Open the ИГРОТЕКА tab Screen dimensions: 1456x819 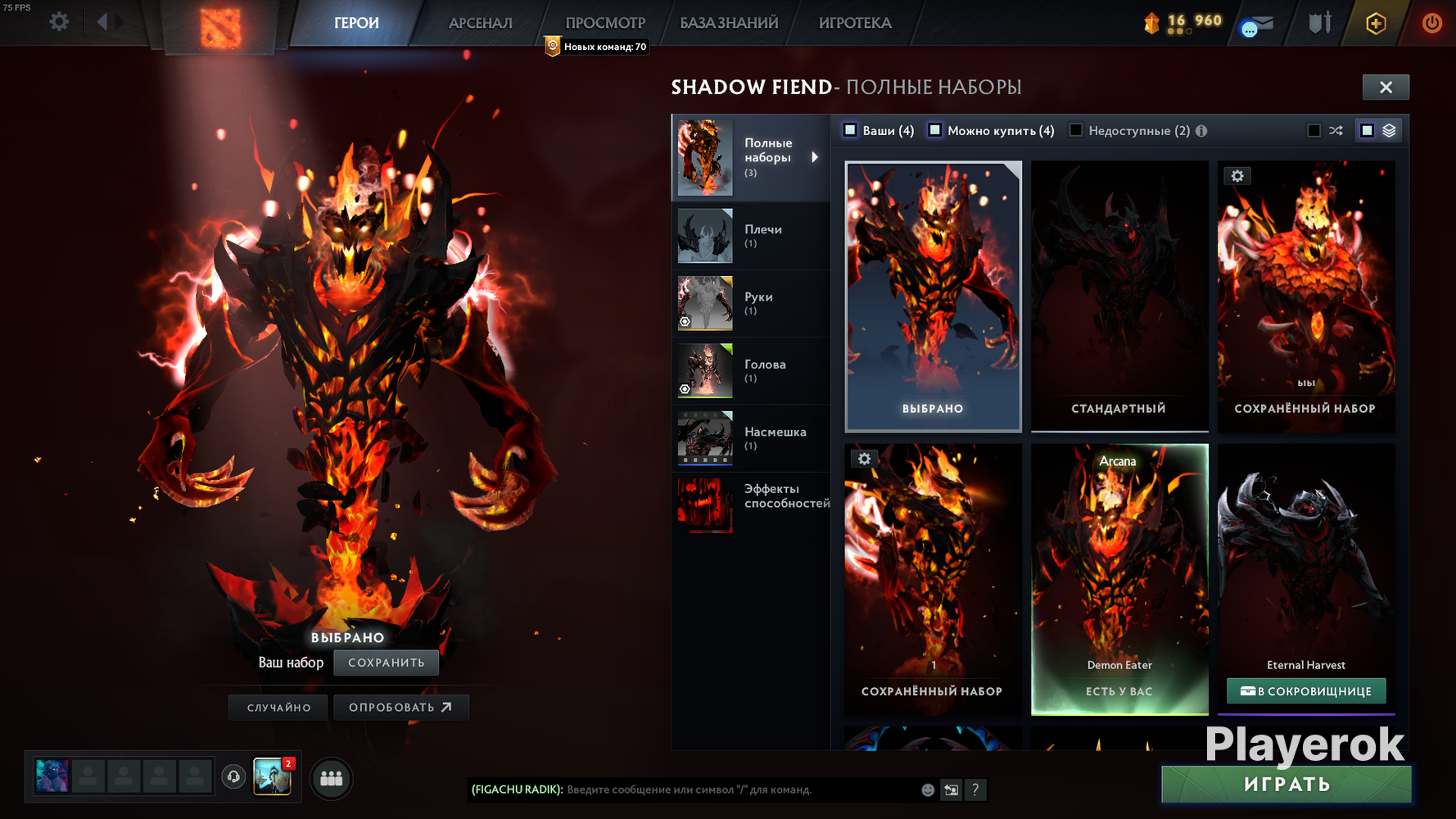tap(855, 23)
